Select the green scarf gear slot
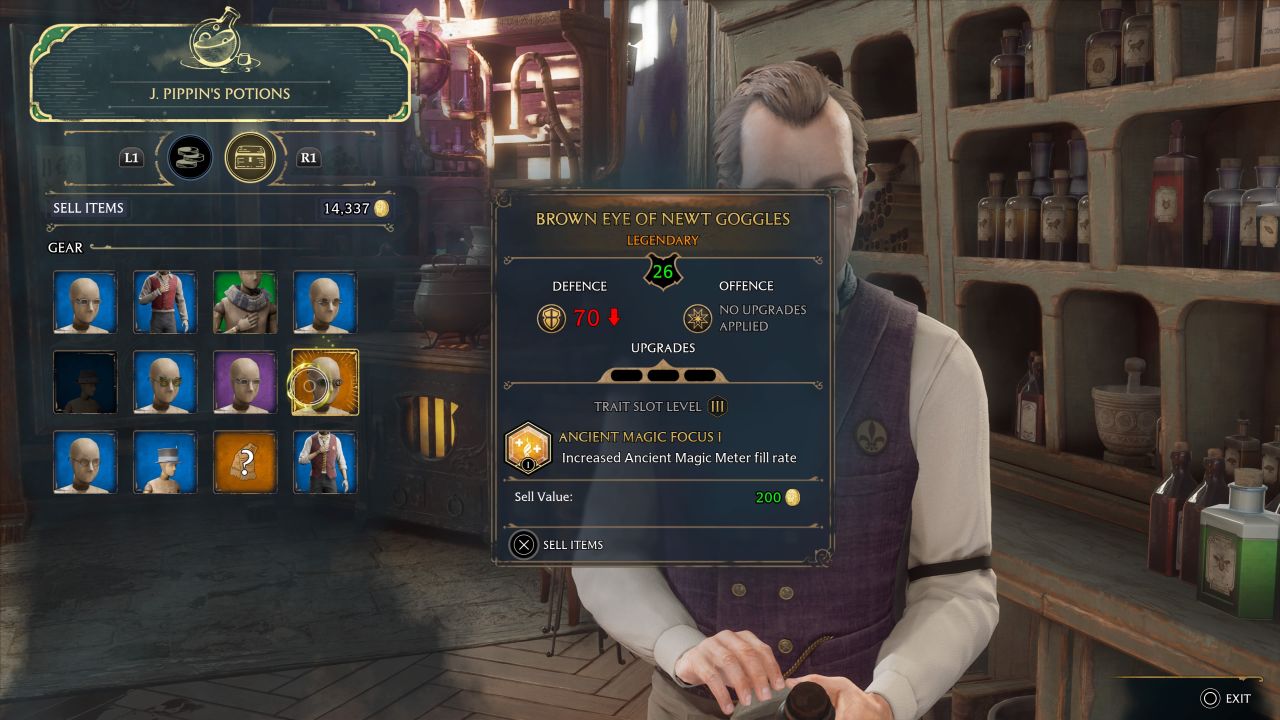 coord(245,302)
